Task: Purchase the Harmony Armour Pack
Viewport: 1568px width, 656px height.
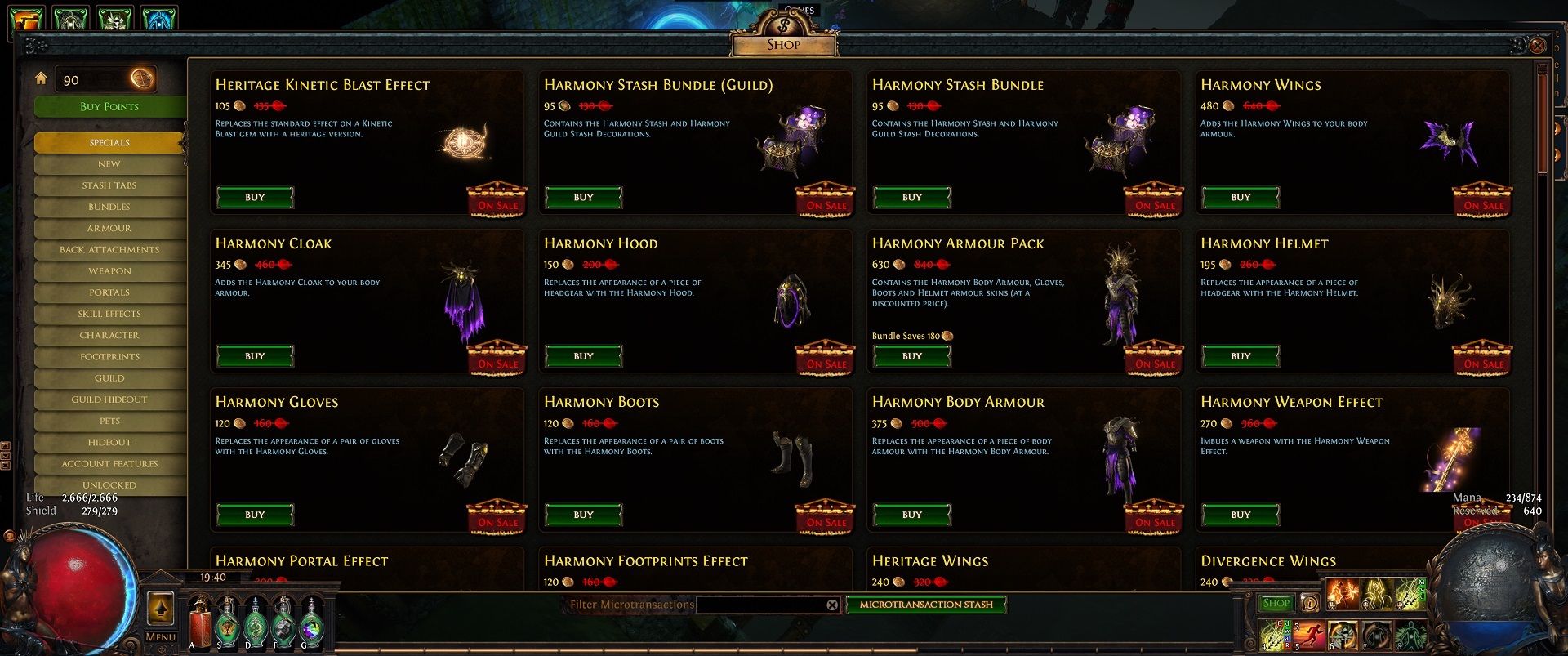Action: click(911, 356)
